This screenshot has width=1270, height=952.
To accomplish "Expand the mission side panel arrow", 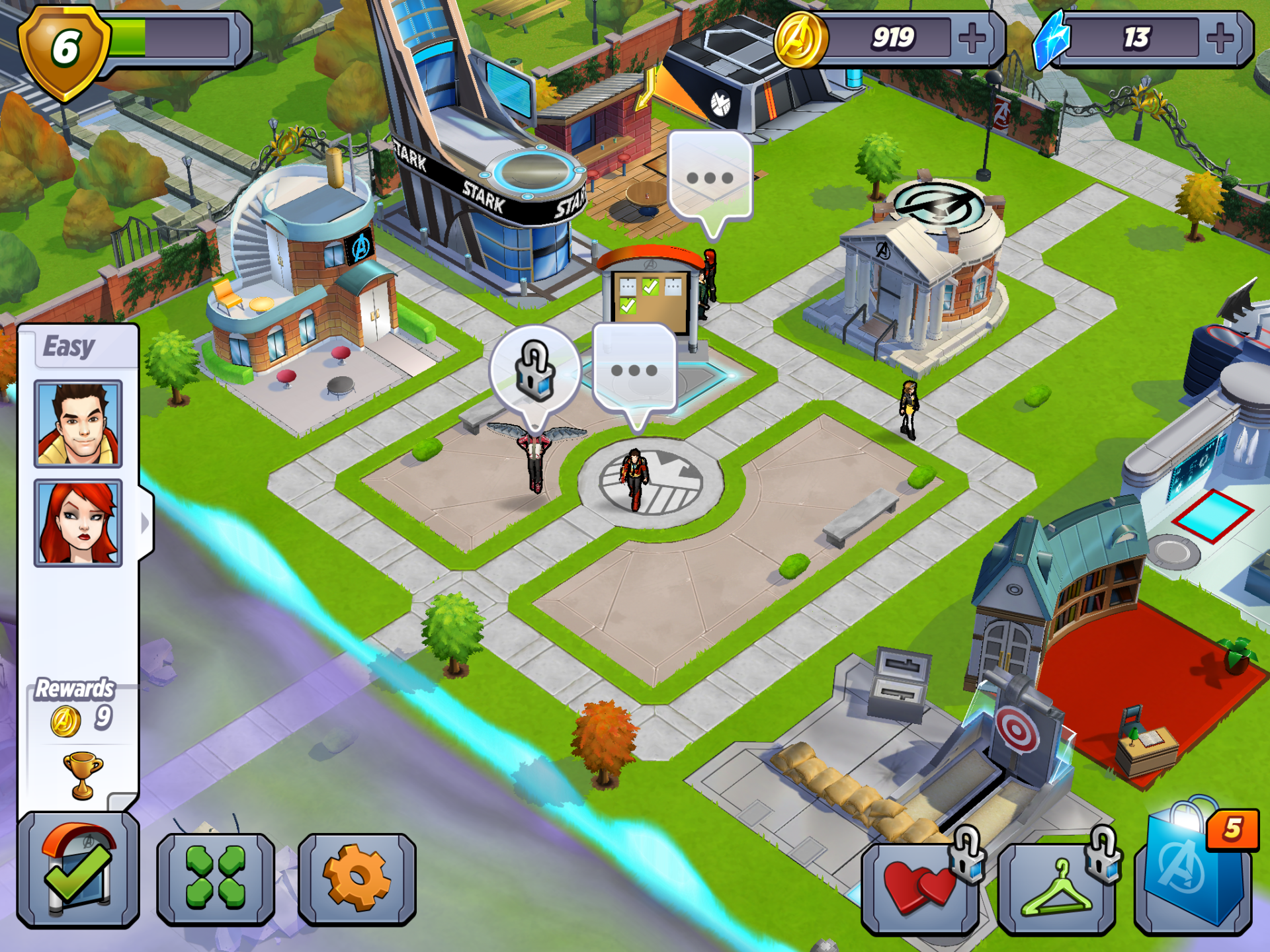I will pos(146,524).
